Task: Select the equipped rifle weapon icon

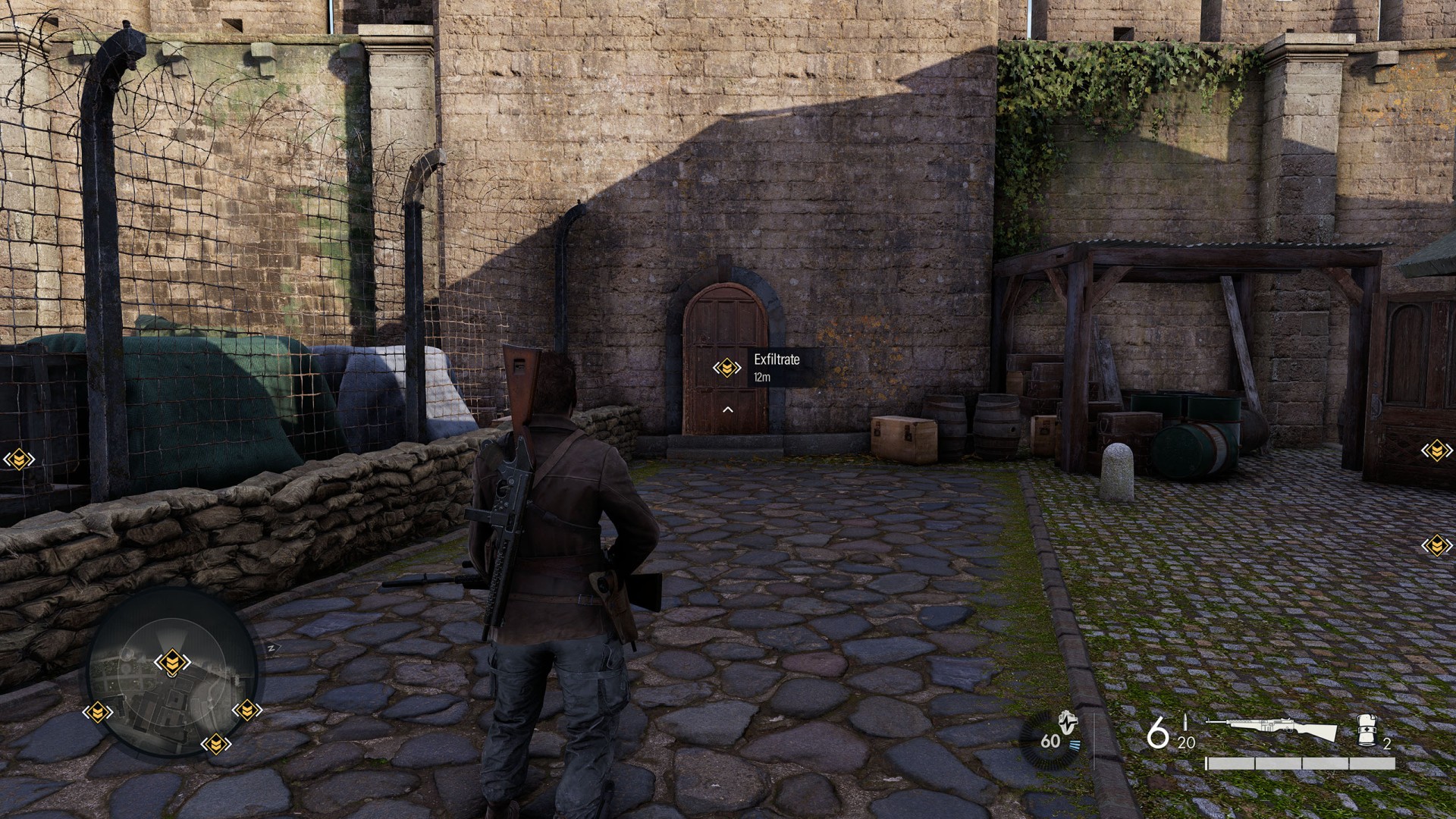Action: [x=1272, y=729]
